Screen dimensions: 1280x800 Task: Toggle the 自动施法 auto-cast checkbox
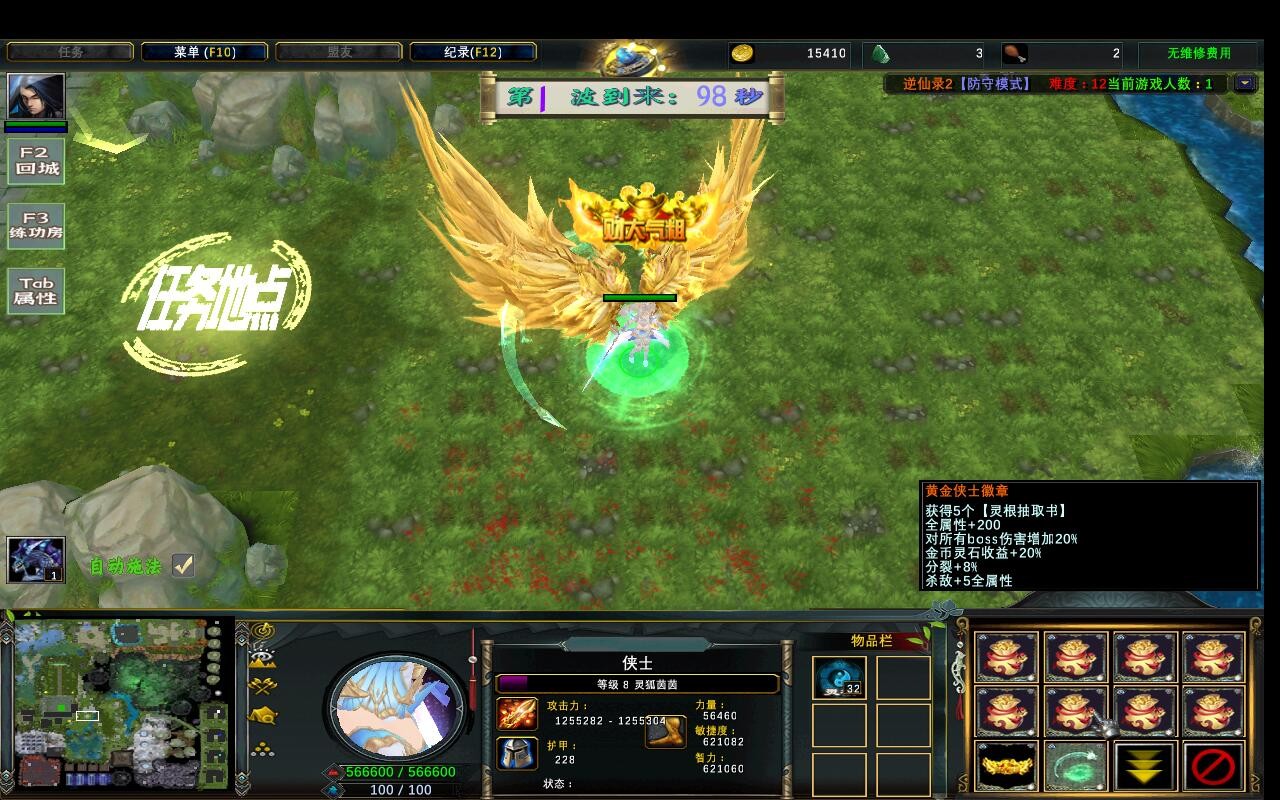[x=183, y=565]
